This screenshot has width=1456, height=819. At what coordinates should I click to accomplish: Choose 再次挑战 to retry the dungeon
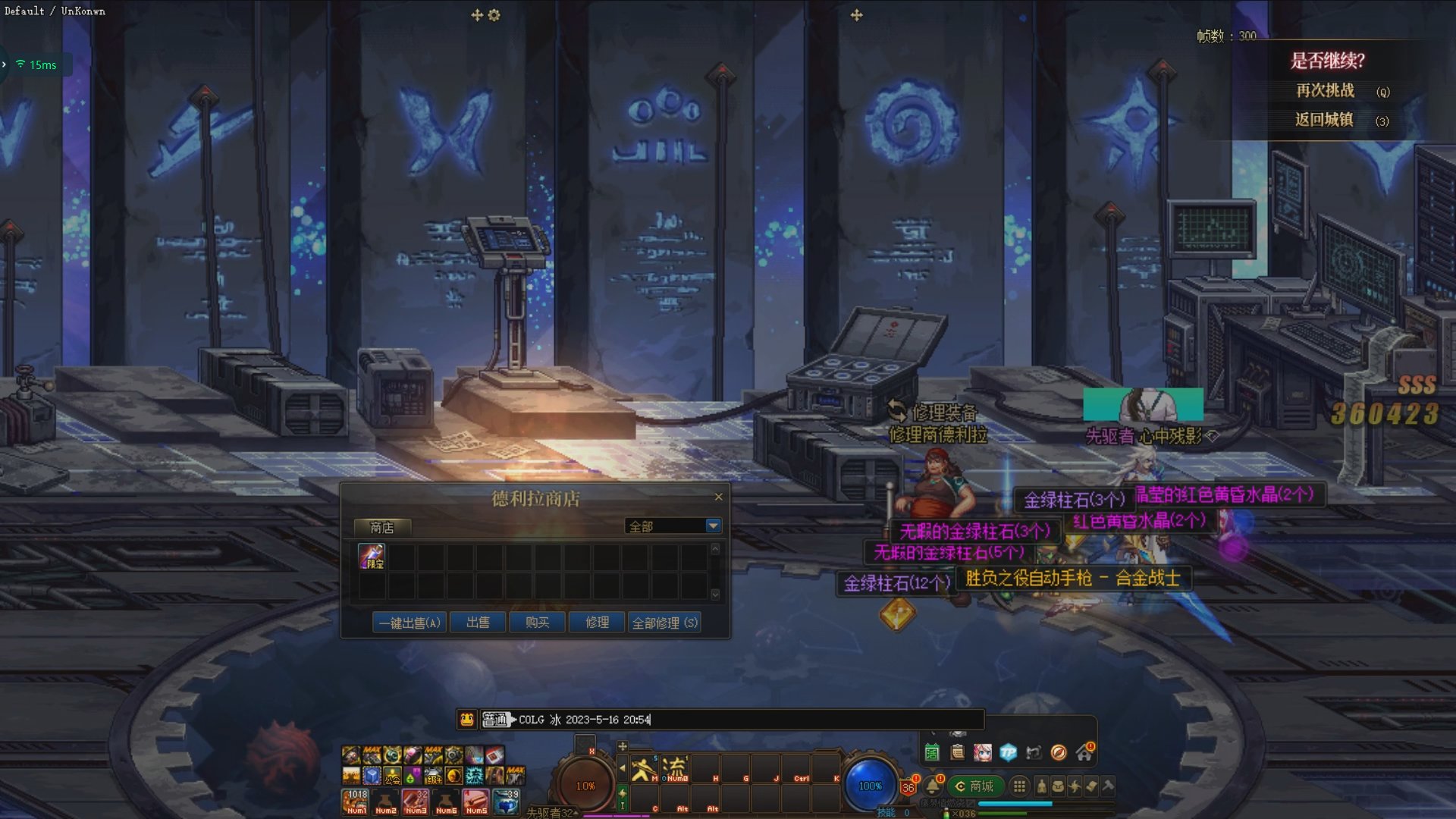click(1325, 91)
